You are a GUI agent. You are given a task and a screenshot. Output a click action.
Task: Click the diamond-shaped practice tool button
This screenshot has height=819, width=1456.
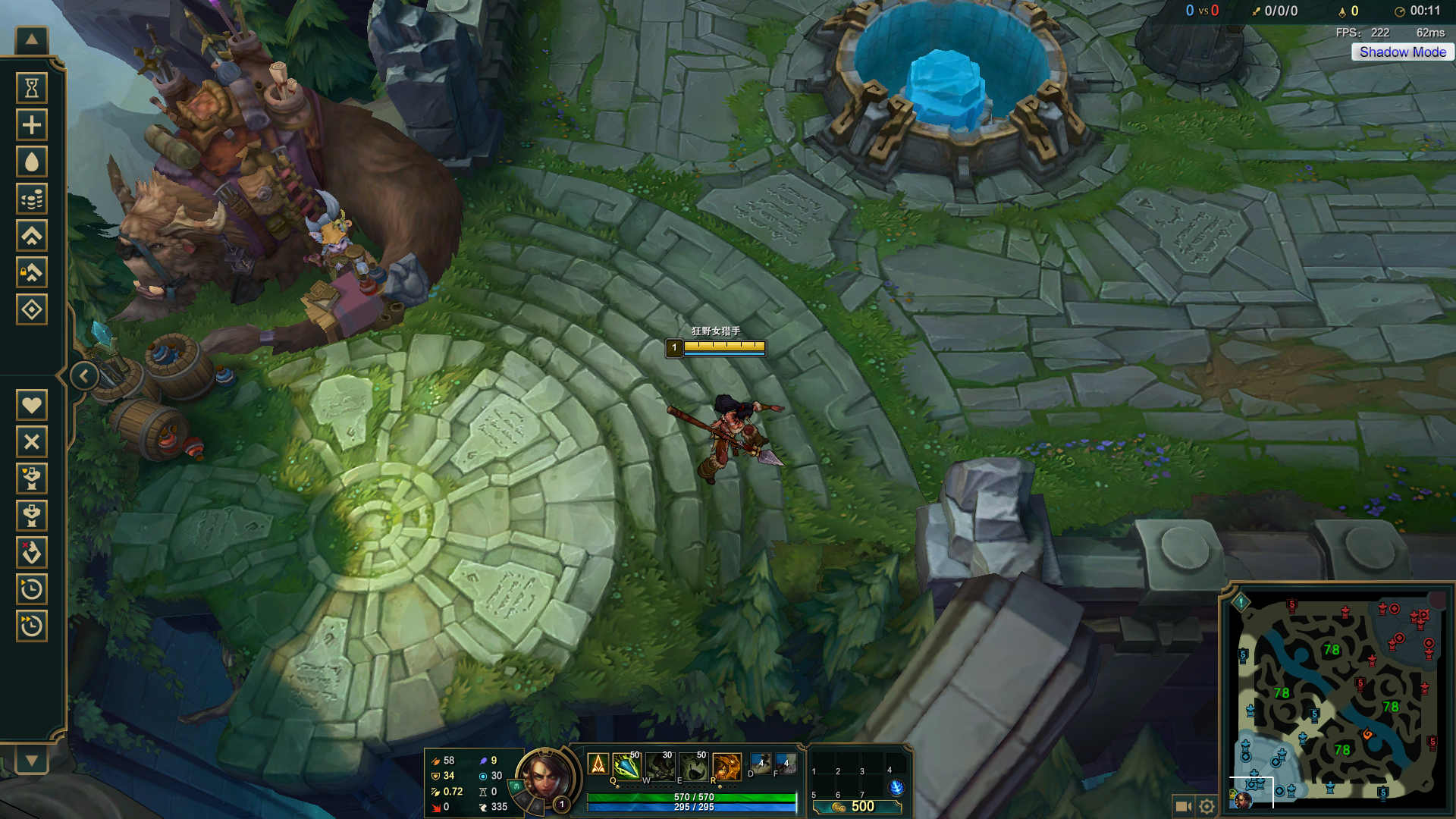pos(32,309)
